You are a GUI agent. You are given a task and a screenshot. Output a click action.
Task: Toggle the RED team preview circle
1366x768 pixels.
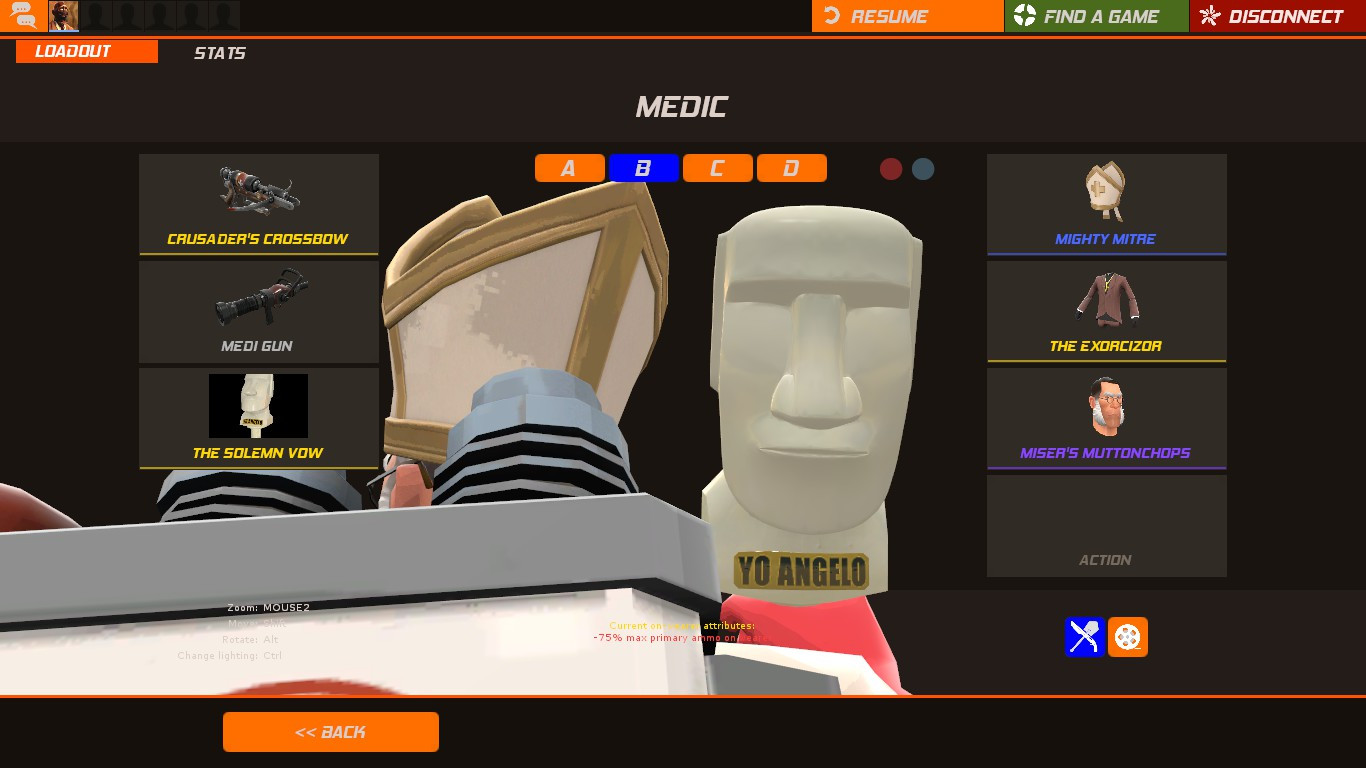[x=891, y=169]
